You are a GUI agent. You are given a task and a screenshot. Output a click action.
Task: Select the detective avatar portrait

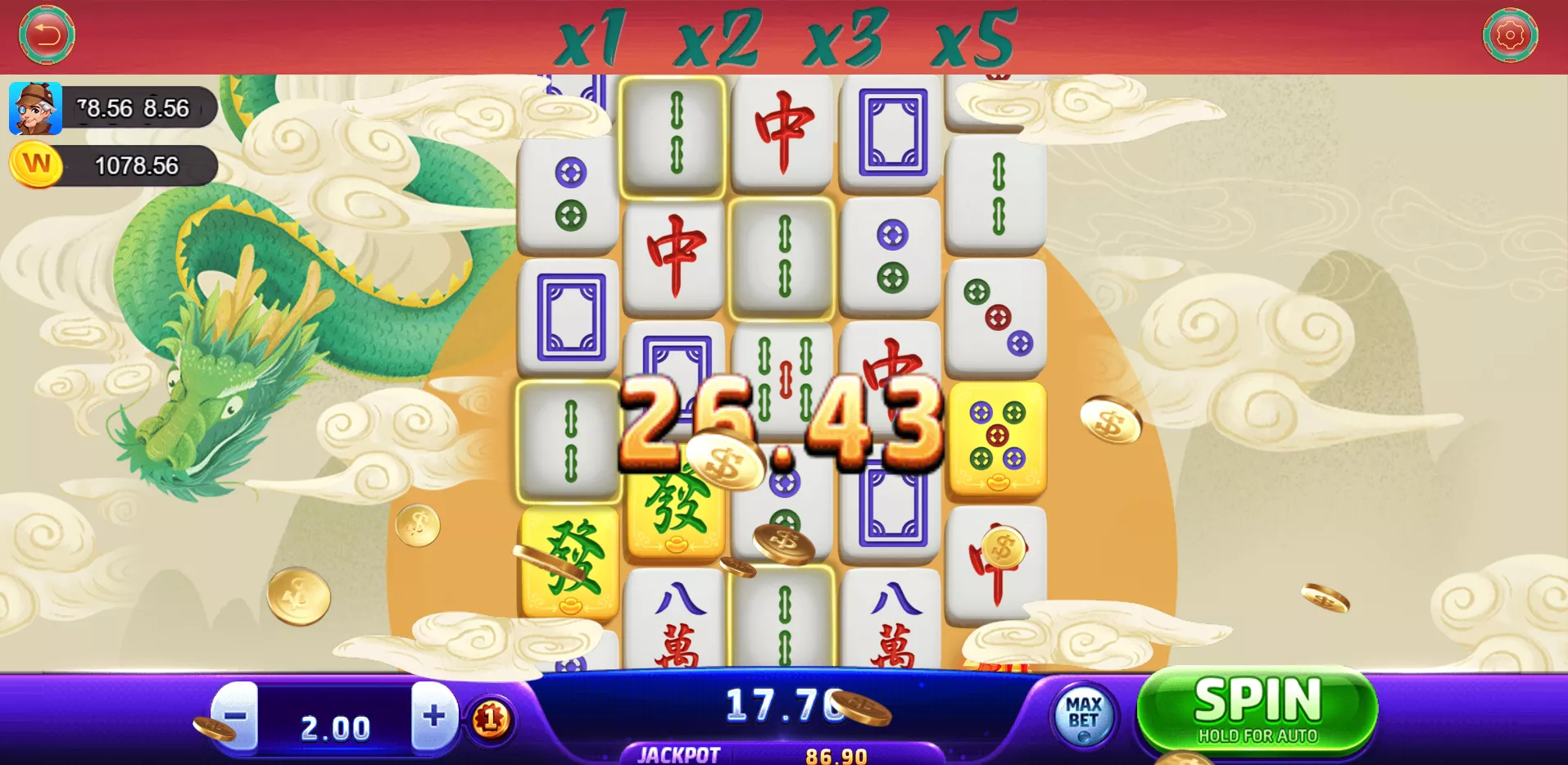38,107
